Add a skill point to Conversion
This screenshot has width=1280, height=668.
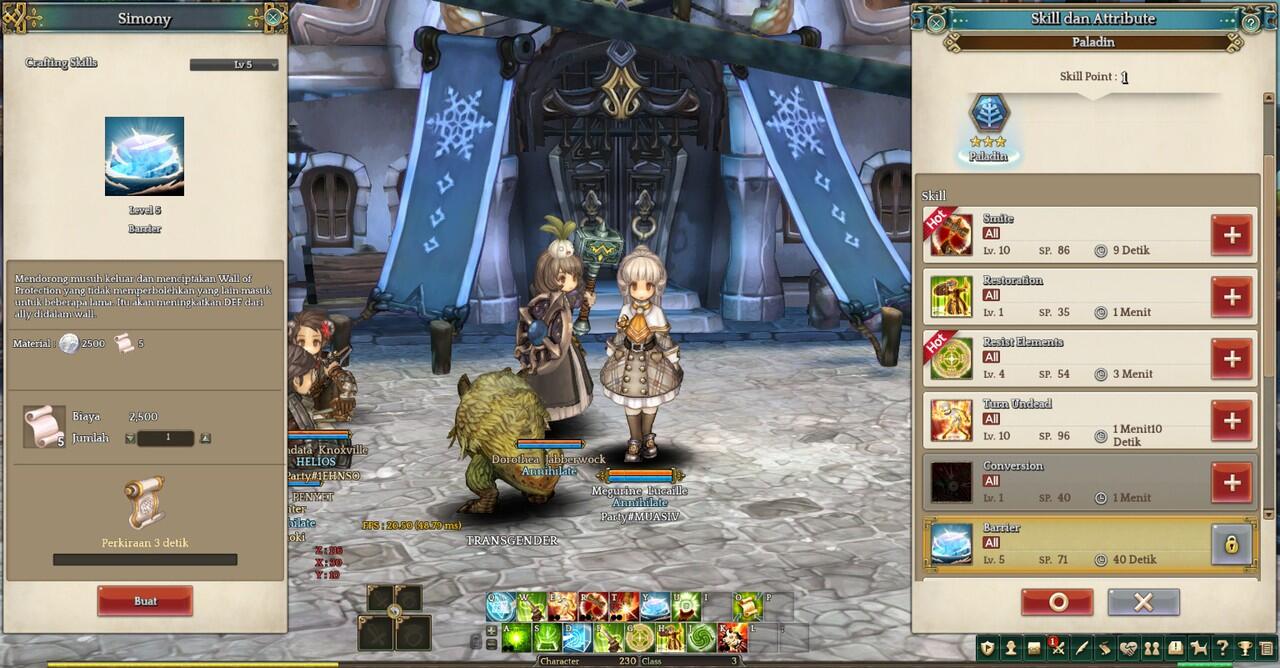coord(1231,483)
